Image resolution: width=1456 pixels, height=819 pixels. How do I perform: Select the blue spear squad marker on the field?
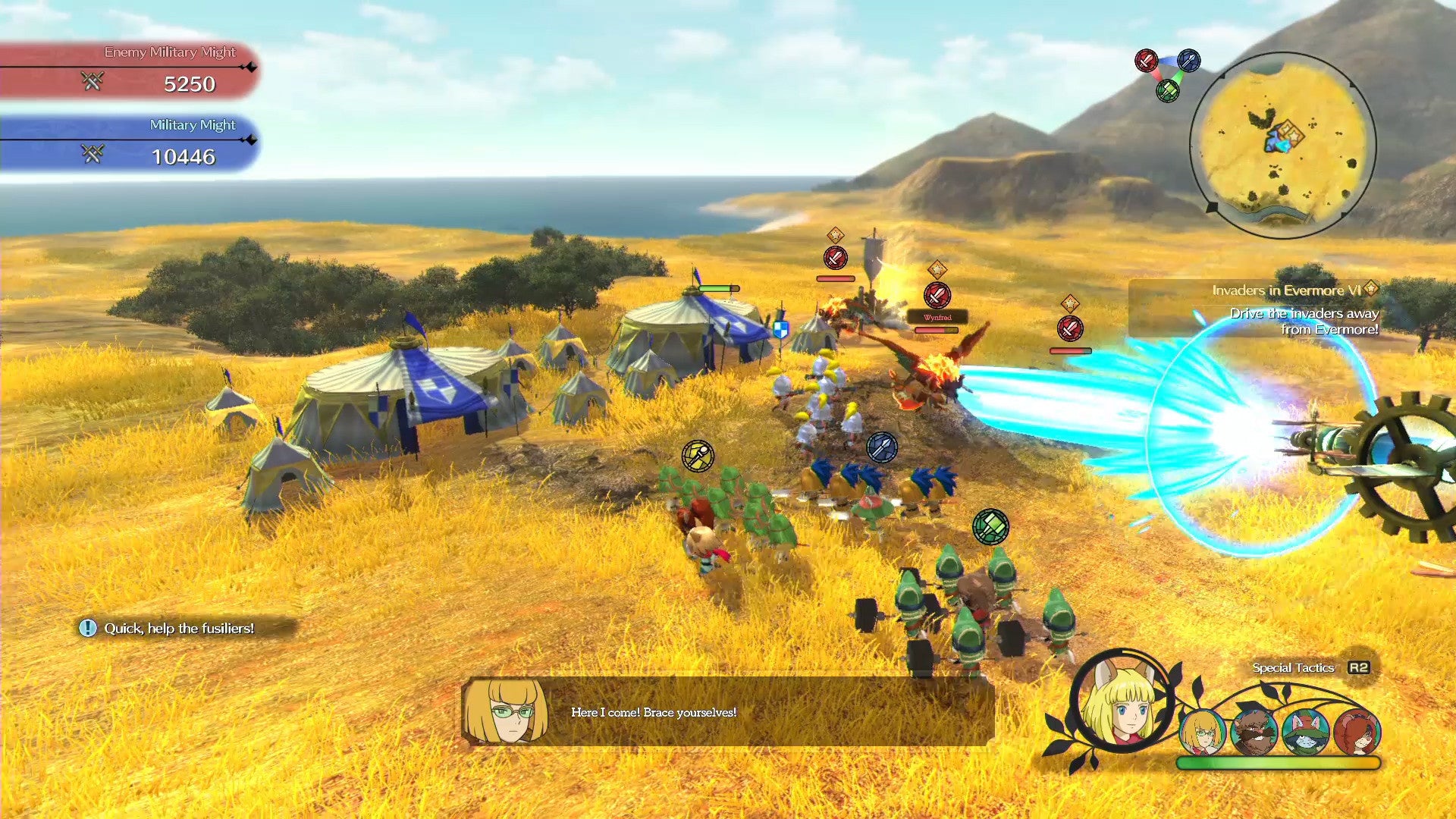882,447
